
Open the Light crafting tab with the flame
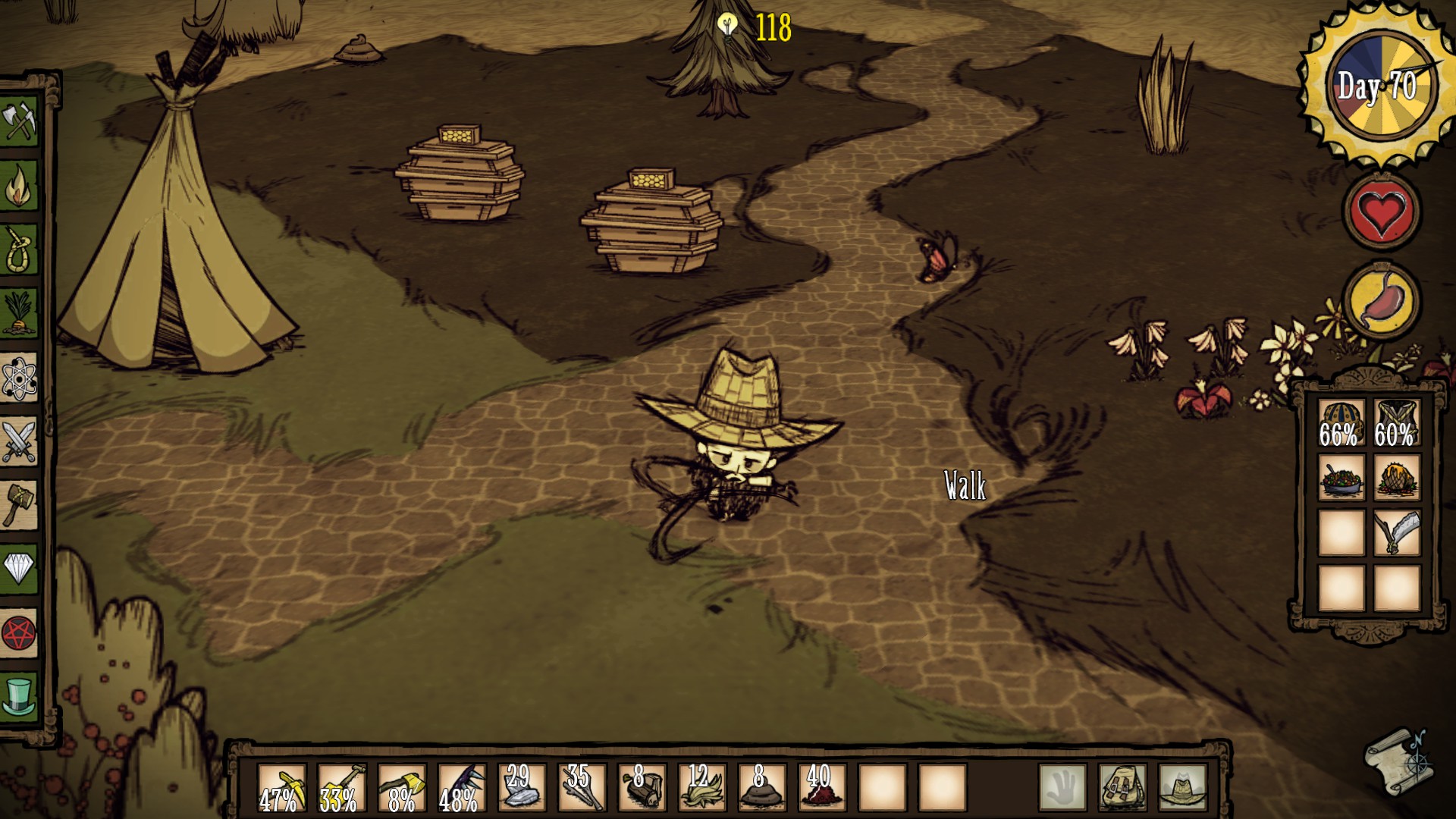[19, 186]
